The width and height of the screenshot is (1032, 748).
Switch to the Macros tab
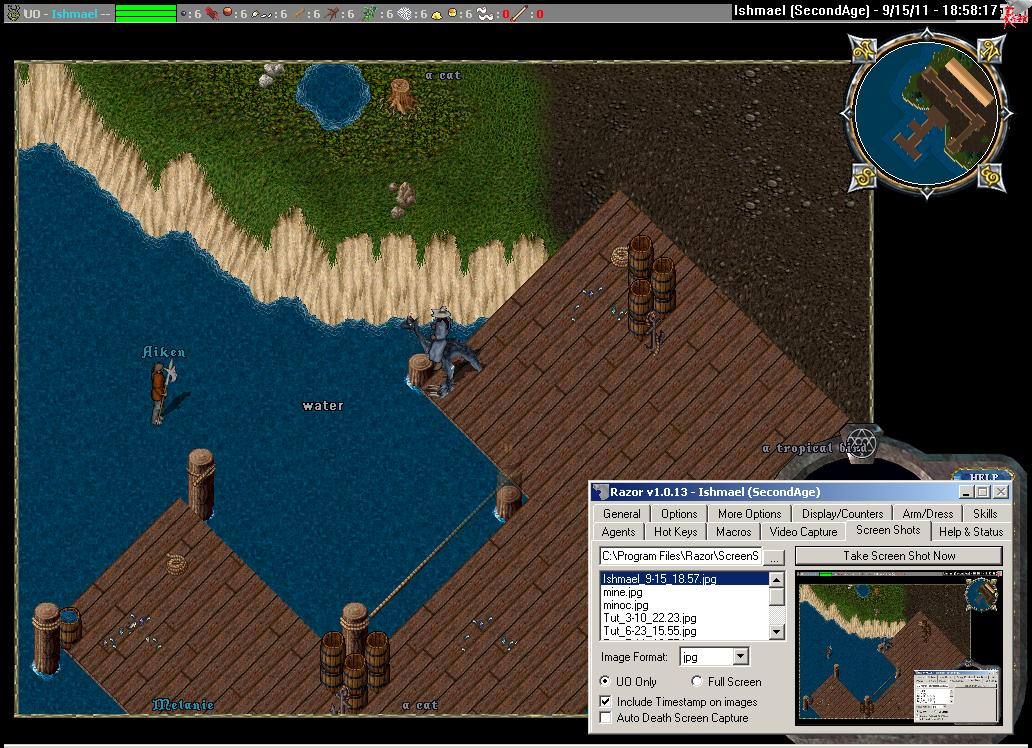tap(734, 532)
